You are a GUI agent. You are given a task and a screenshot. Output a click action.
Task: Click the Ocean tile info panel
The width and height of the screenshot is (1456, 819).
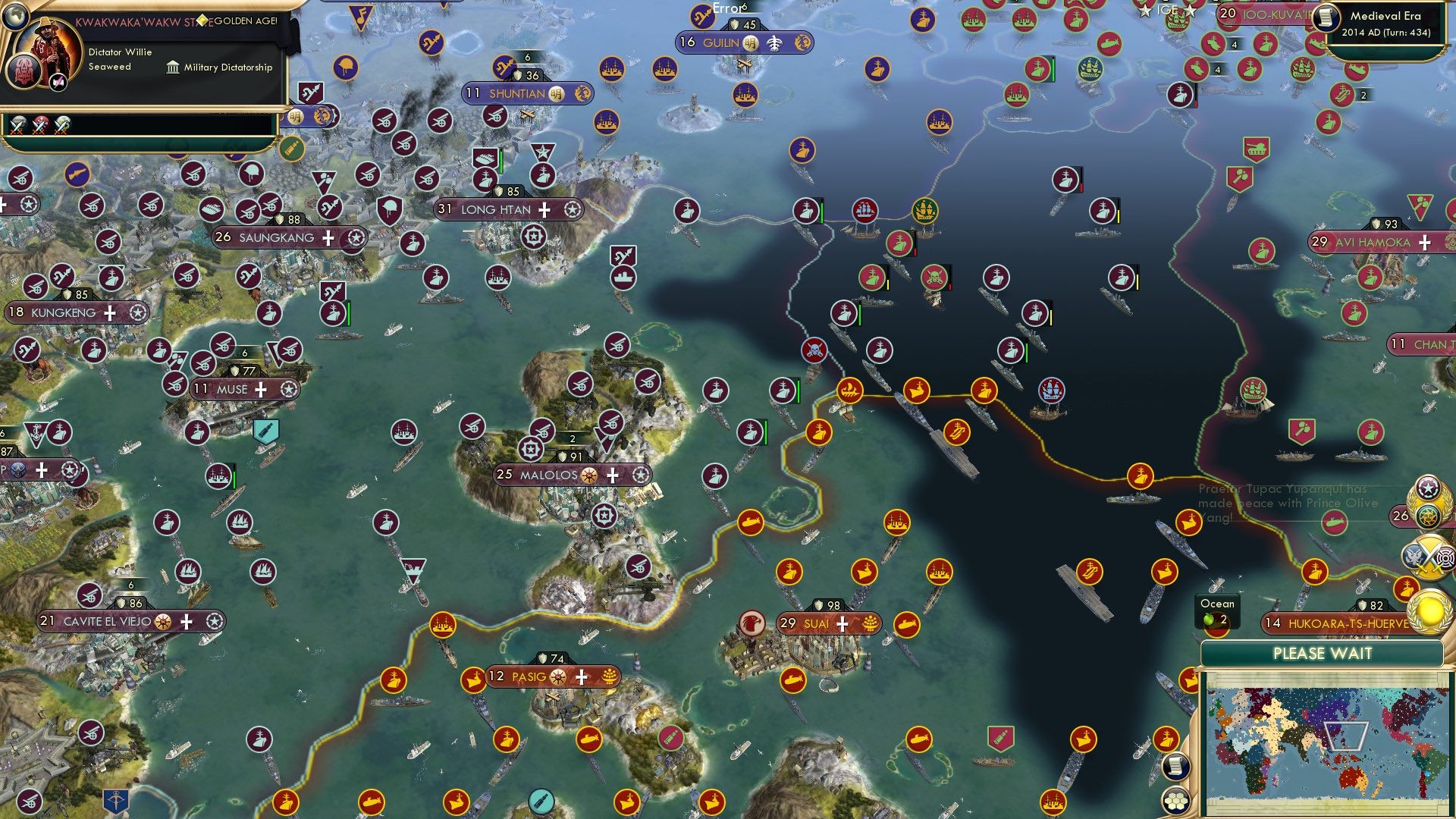(1216, 610)
